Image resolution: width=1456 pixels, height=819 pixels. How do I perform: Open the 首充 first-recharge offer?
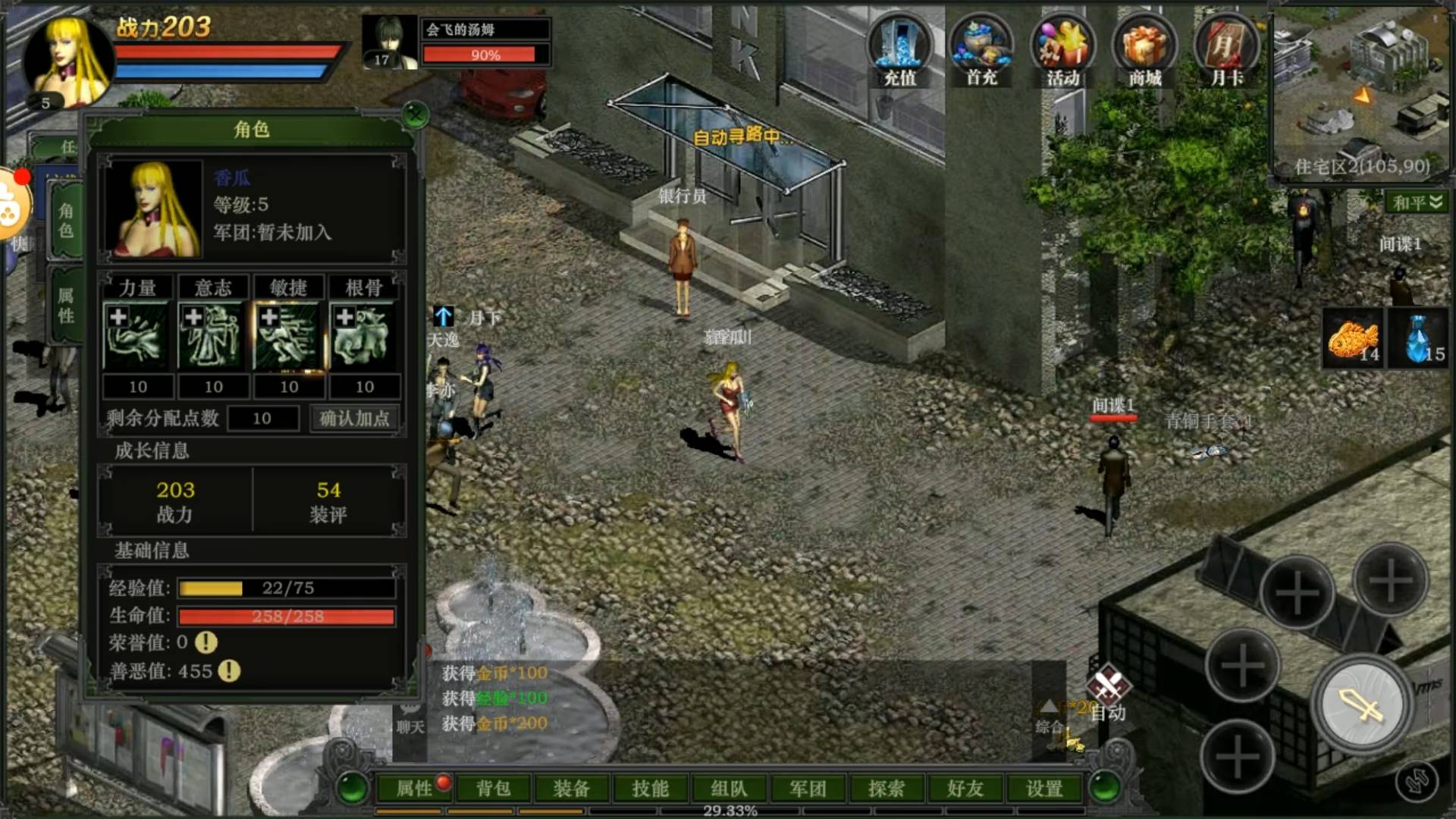point(981,50)
